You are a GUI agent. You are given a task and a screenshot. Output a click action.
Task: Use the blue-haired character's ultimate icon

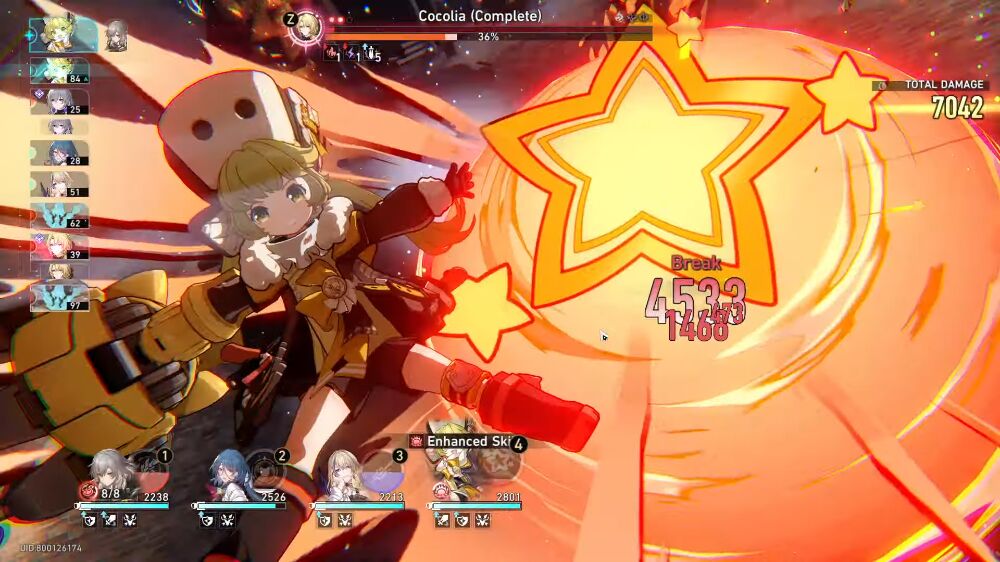point(265,468)
